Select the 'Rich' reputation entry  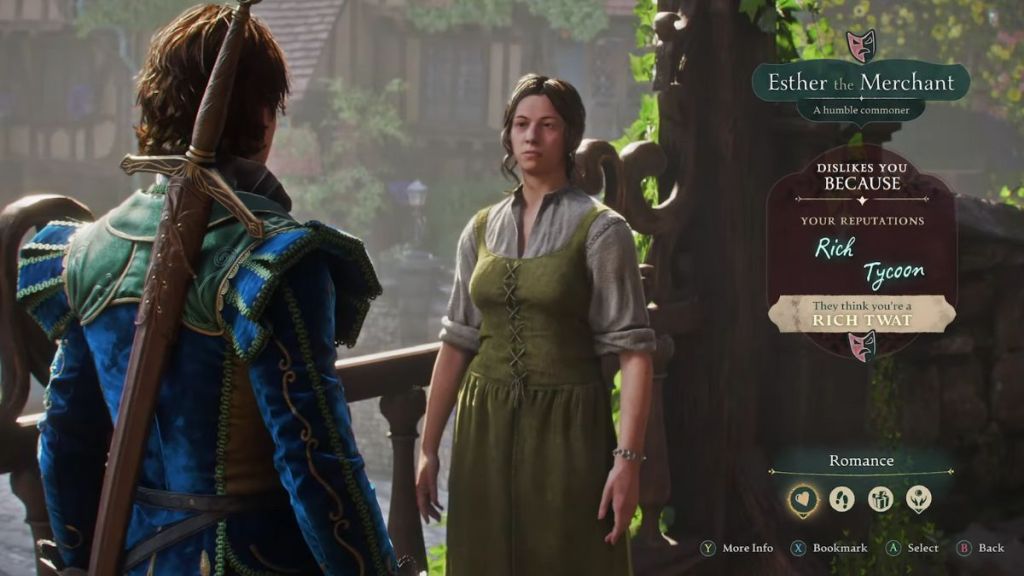[834, 247]
